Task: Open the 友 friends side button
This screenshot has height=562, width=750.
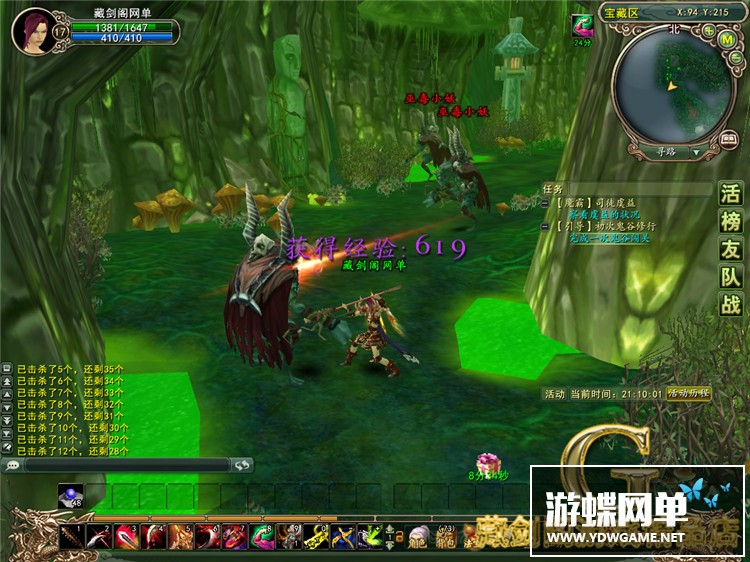Action: (731, 250)
